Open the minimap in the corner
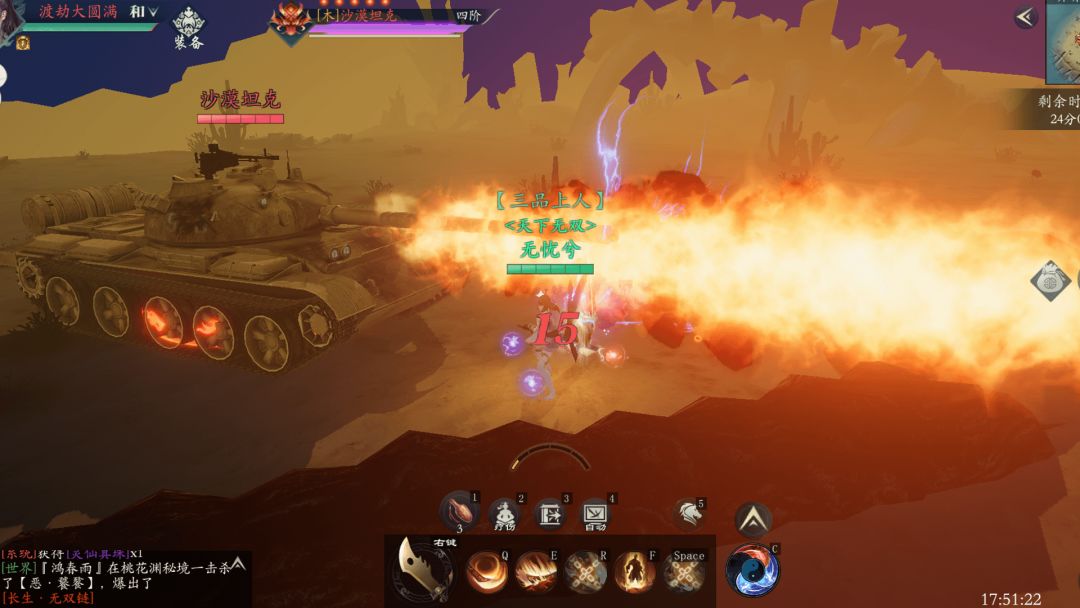 (1064, 42)
